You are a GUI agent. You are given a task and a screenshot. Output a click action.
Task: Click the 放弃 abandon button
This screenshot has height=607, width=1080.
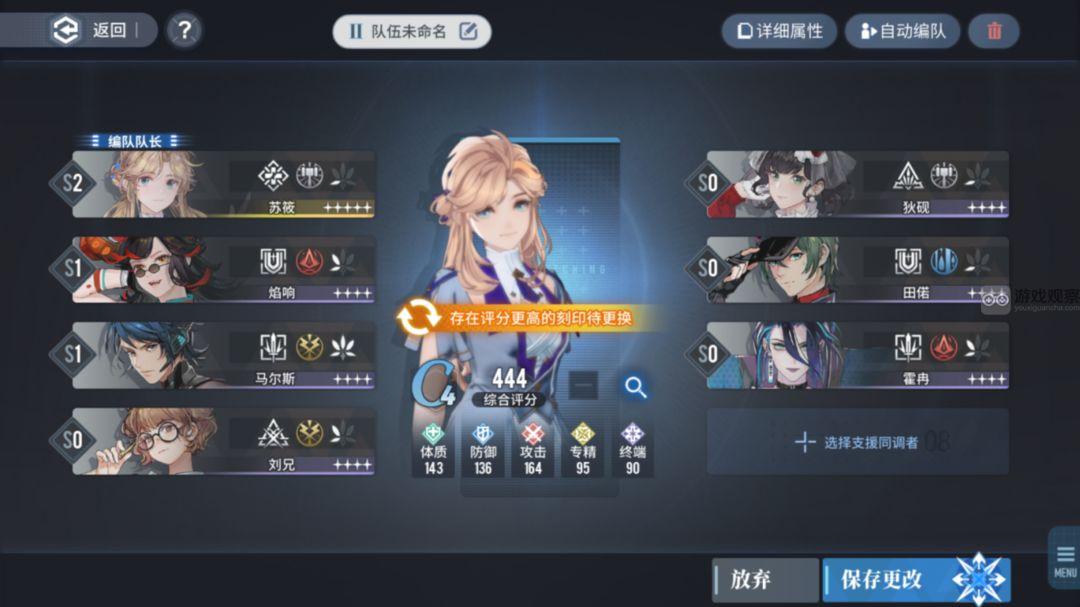tap(765, 580)
